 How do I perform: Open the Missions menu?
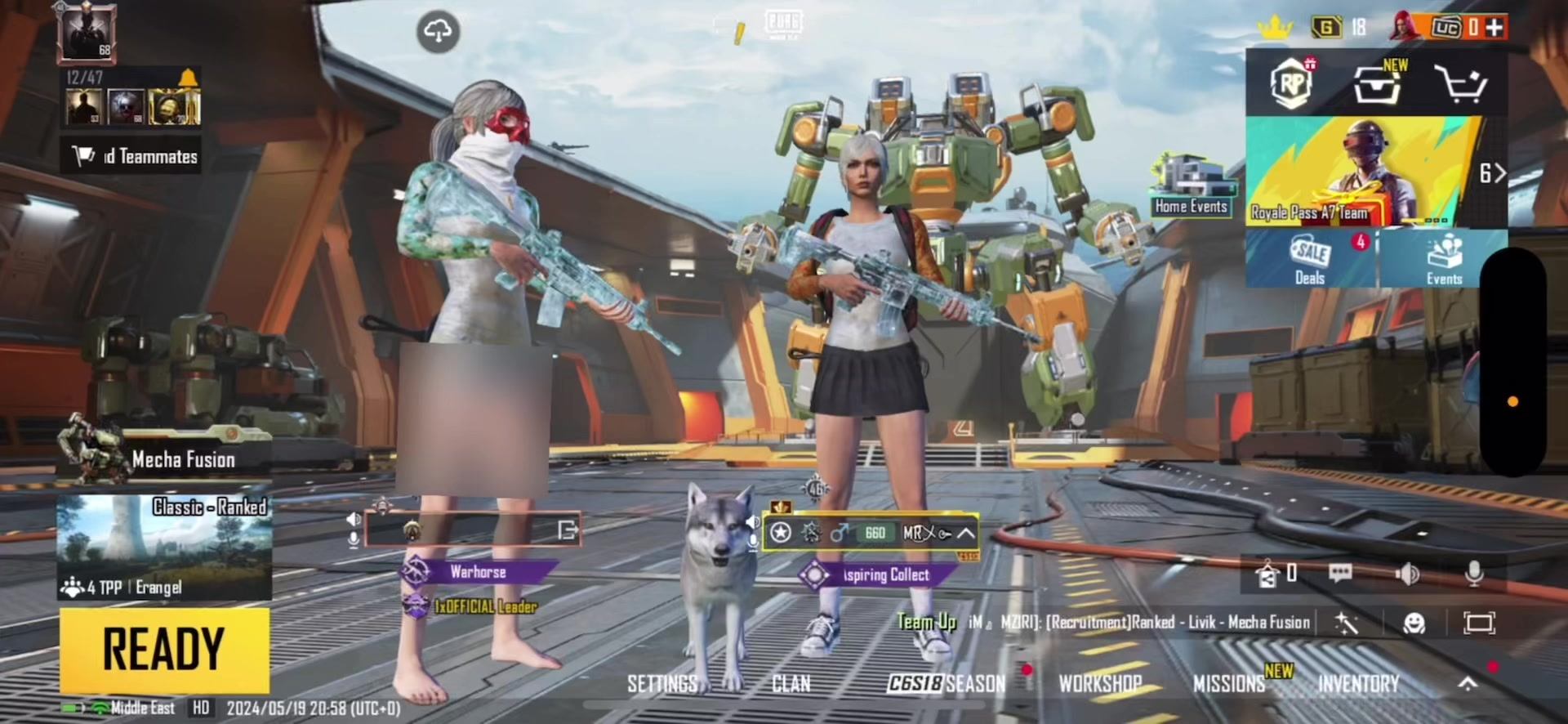tap(1228, 684)
